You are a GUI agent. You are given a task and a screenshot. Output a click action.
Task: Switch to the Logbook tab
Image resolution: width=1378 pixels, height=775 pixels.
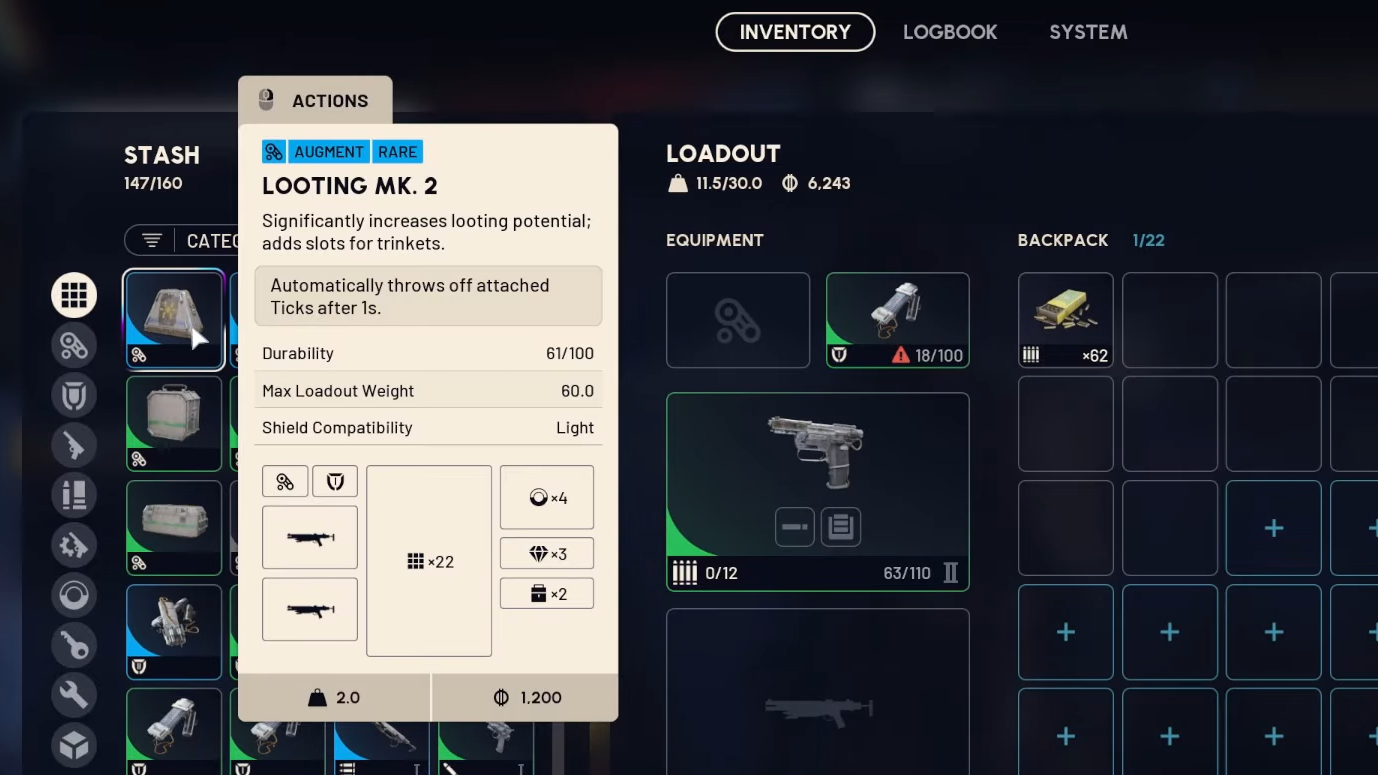tap(949, 32)
